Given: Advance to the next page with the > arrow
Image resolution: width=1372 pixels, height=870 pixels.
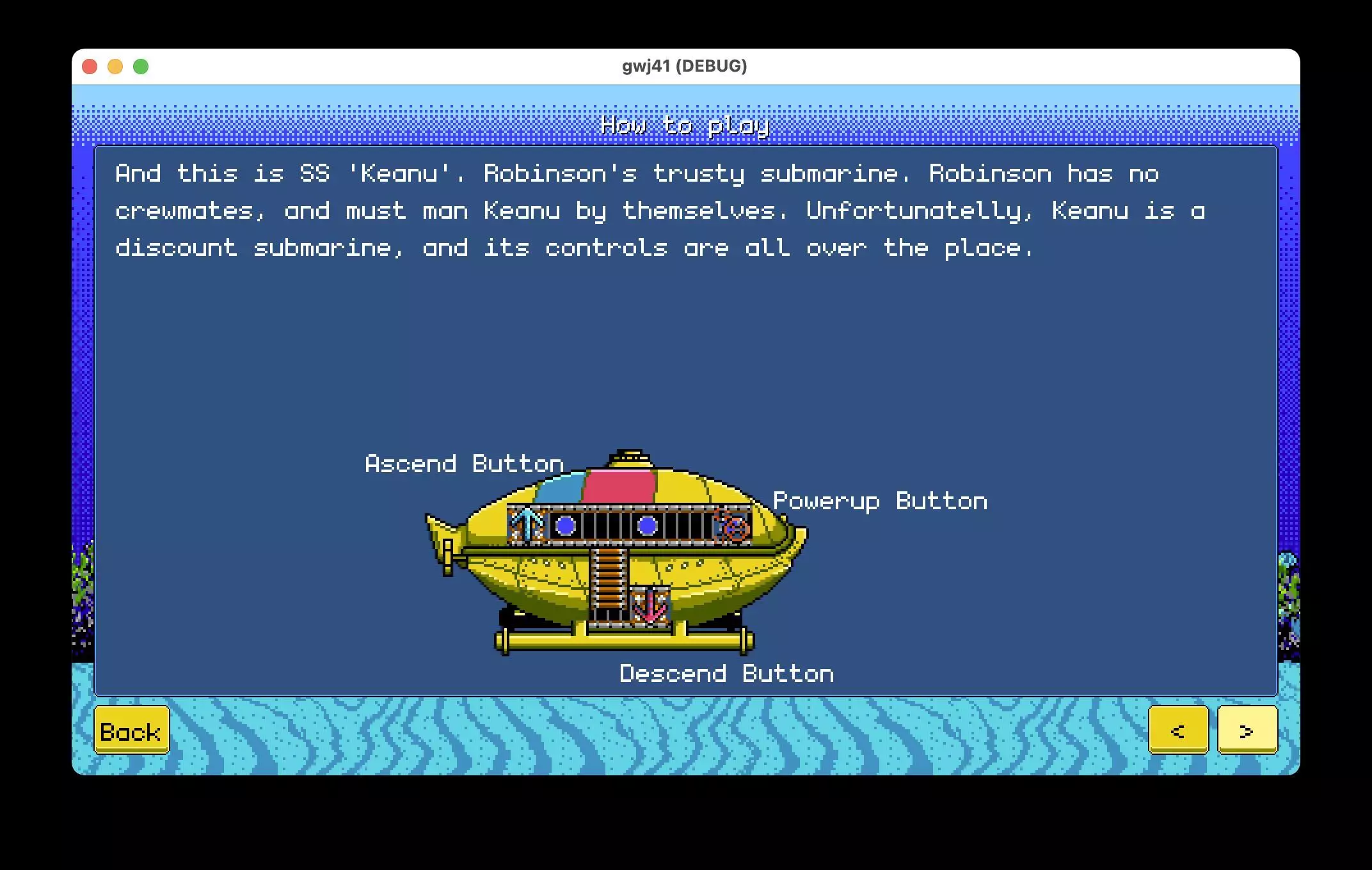Looking at the screenshot, I should pos(1247,731).
